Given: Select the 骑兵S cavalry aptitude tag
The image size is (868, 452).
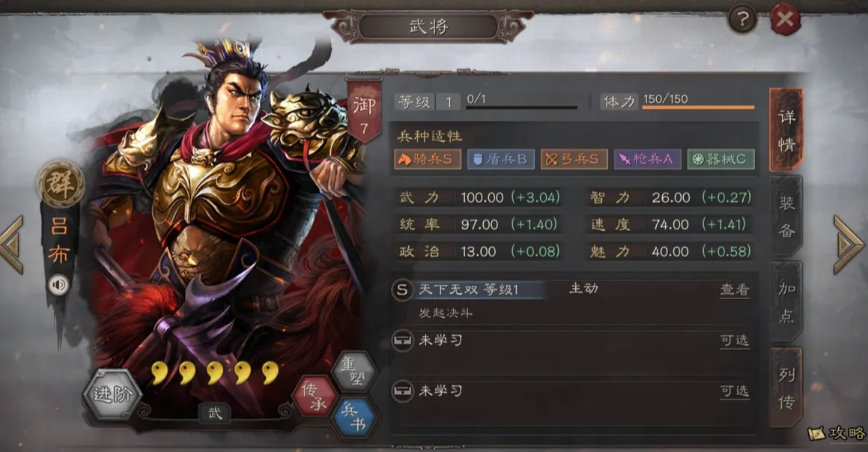Looking at the screenshot, I should point(427,158).
